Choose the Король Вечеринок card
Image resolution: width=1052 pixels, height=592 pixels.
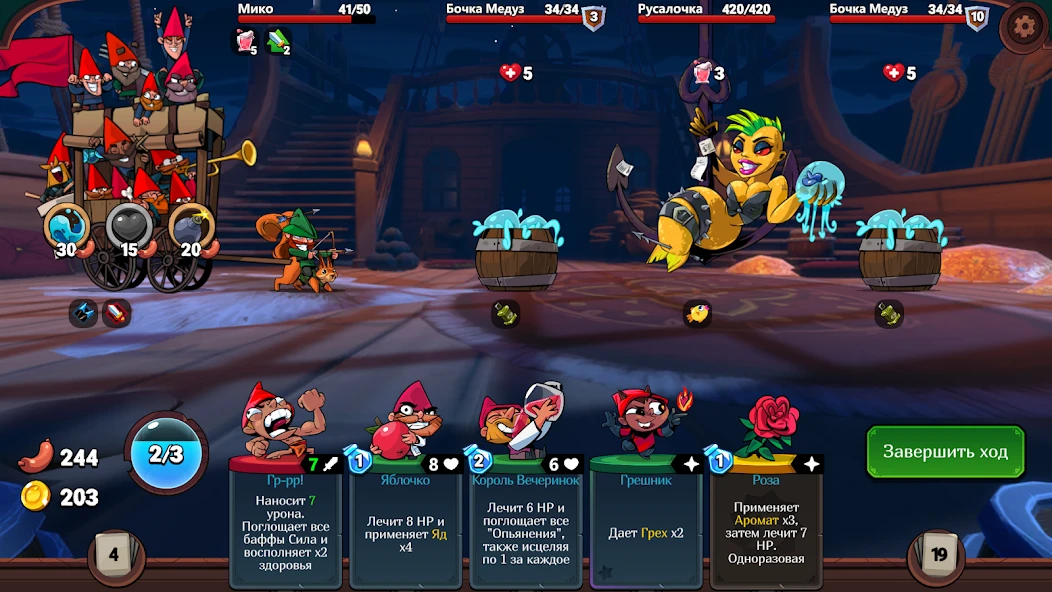(x=526, y=510)
